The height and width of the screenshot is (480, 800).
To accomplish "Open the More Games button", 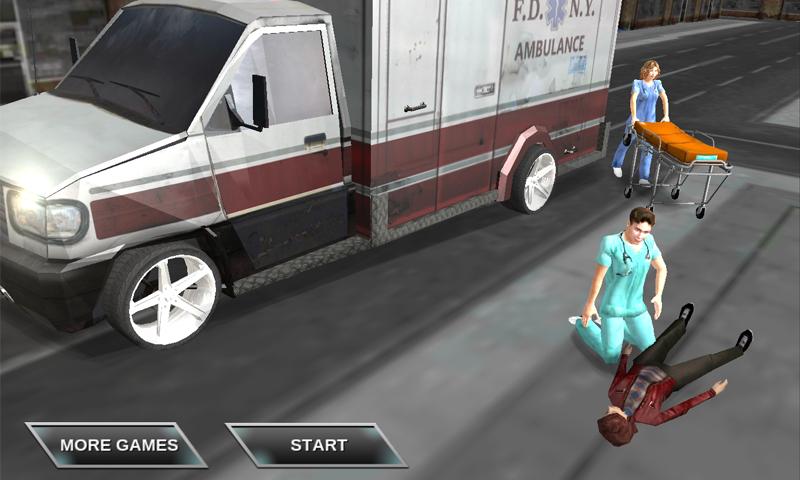I will (118, 445).
